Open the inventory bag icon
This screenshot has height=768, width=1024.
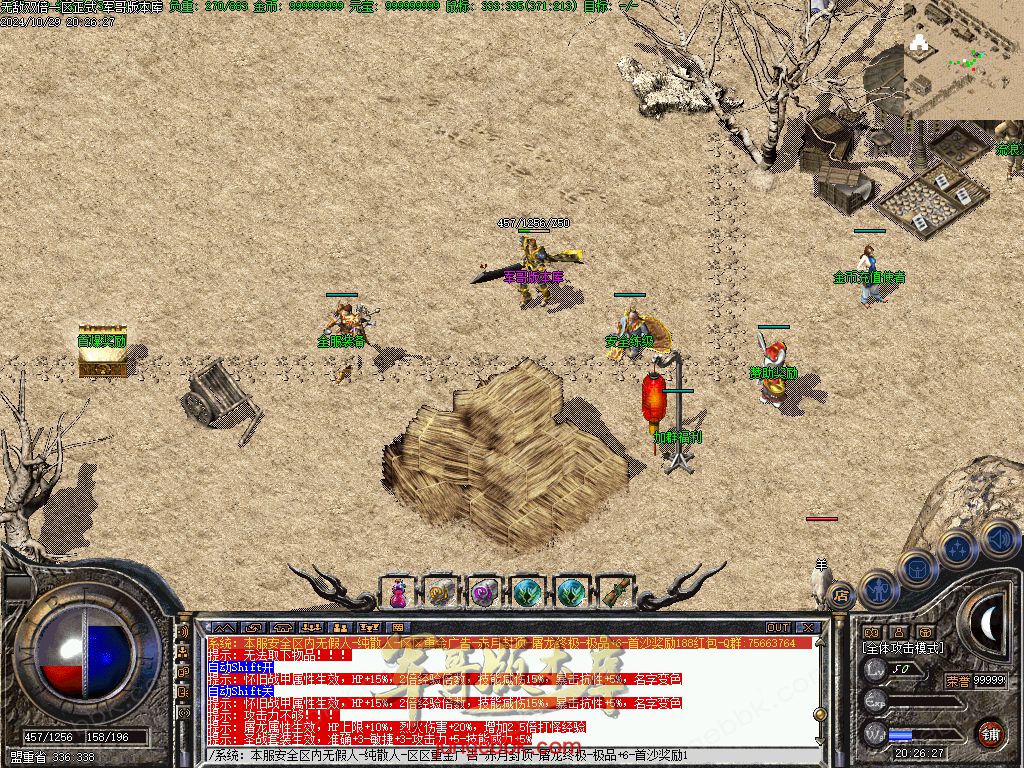pos(916,568)
